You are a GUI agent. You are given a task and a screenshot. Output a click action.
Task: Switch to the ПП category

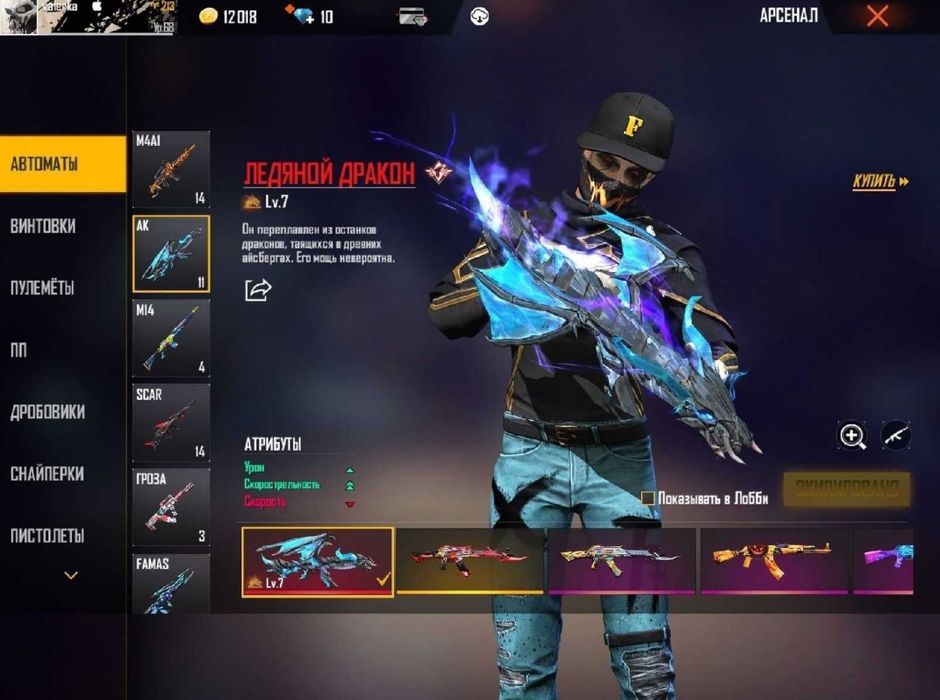62,350
